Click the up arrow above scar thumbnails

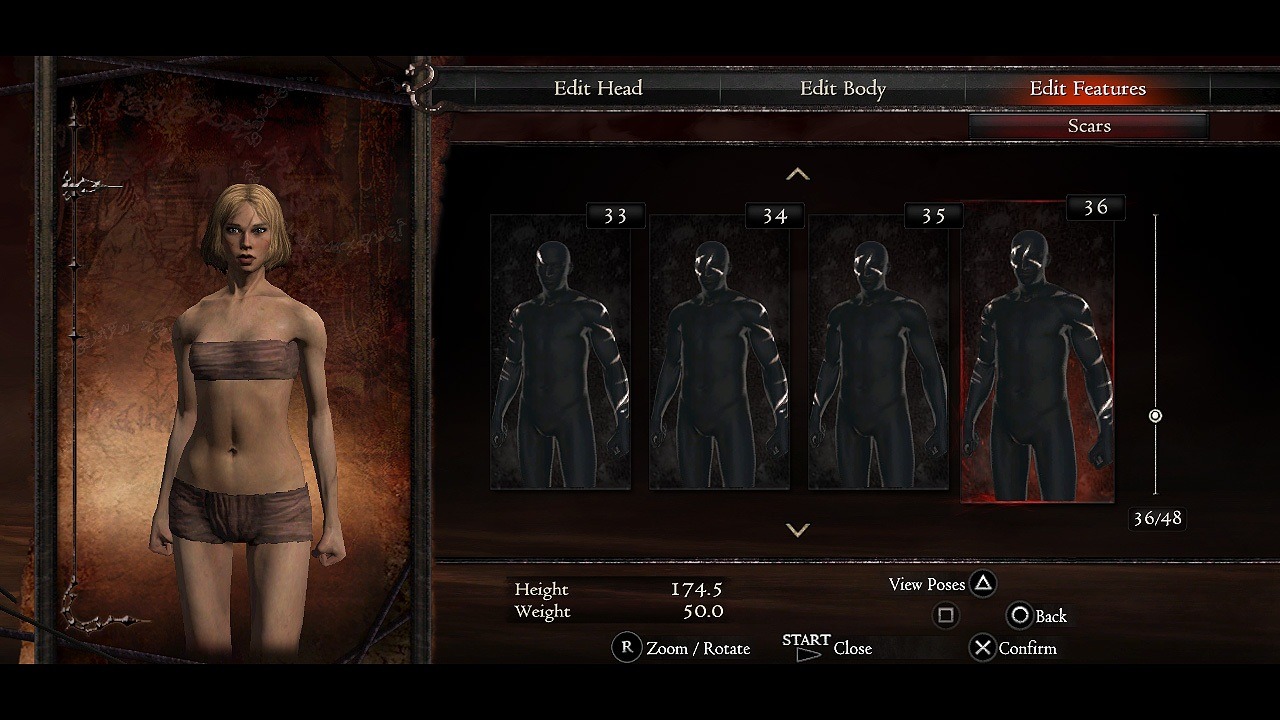tap(797, 175)
